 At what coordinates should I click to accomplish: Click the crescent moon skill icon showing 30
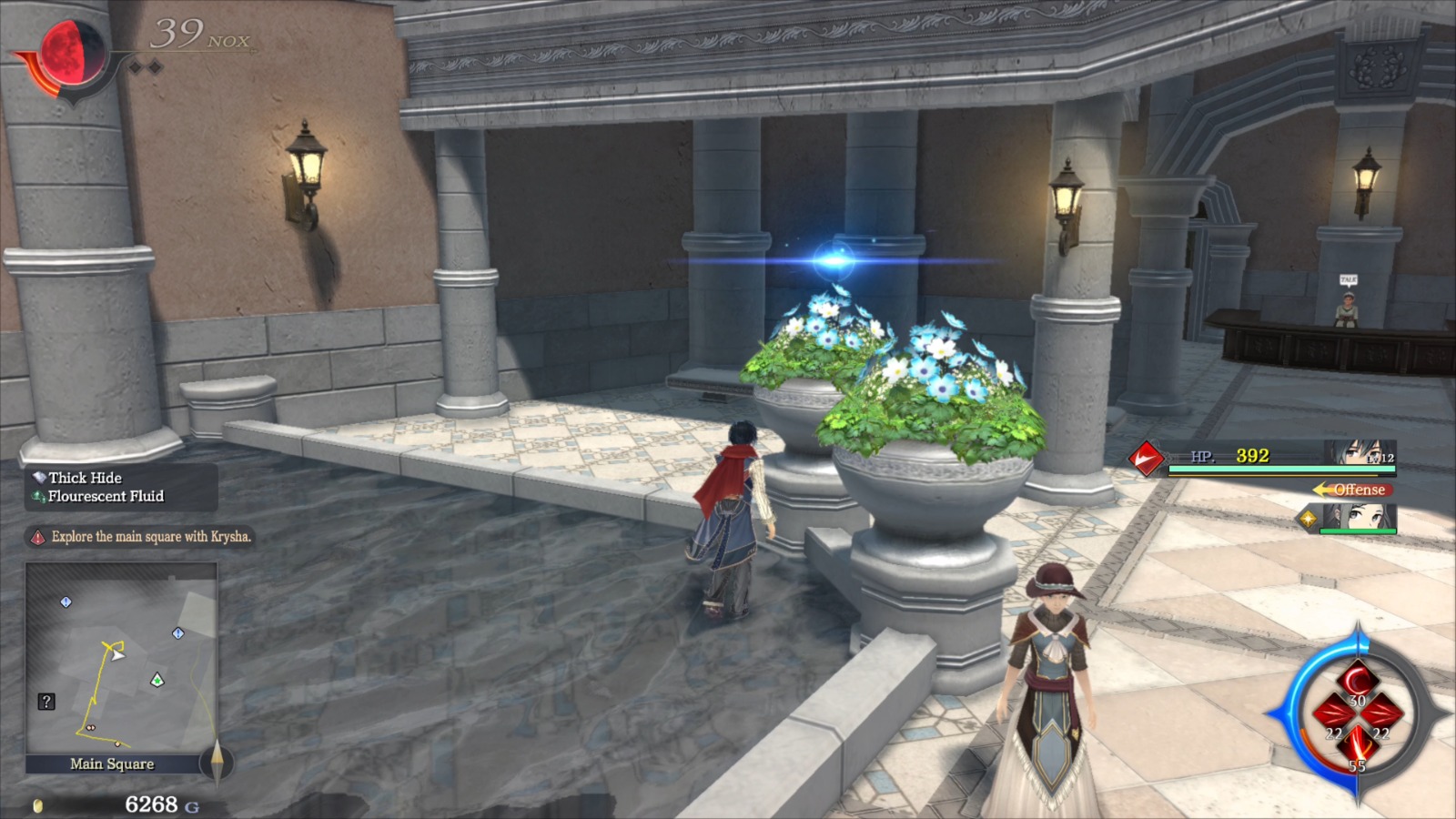(1356, 679)
